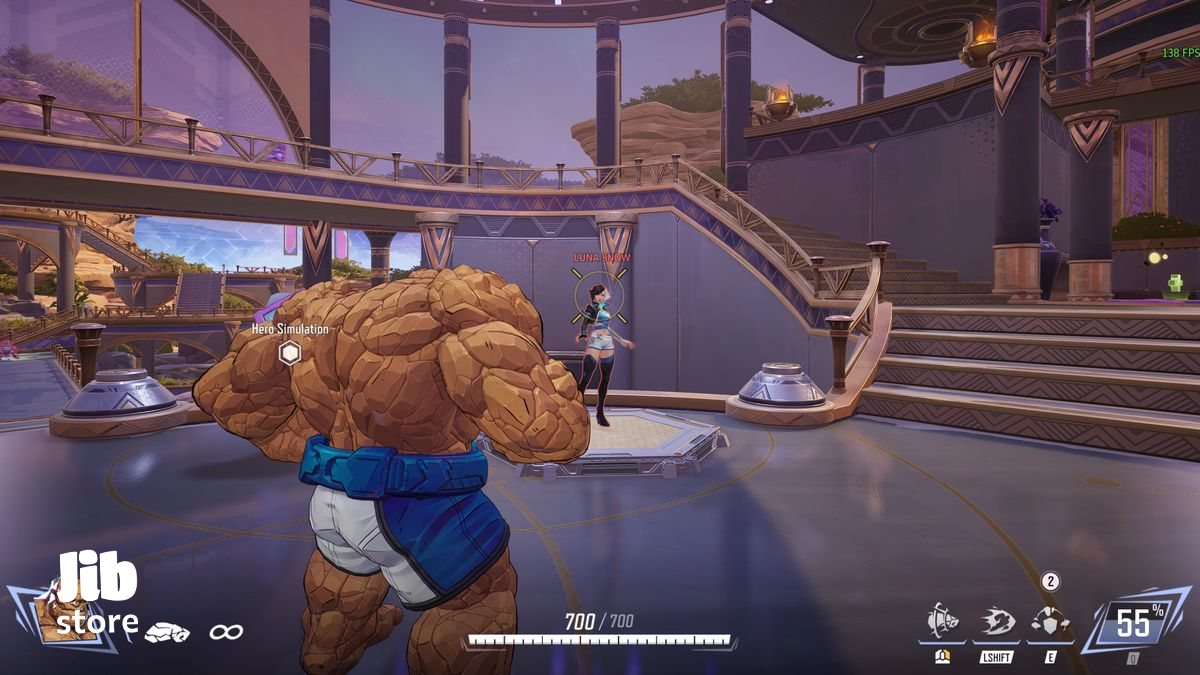Use the flaming dash ability icon
1200x675 pixels.
(x=996, y=621)
